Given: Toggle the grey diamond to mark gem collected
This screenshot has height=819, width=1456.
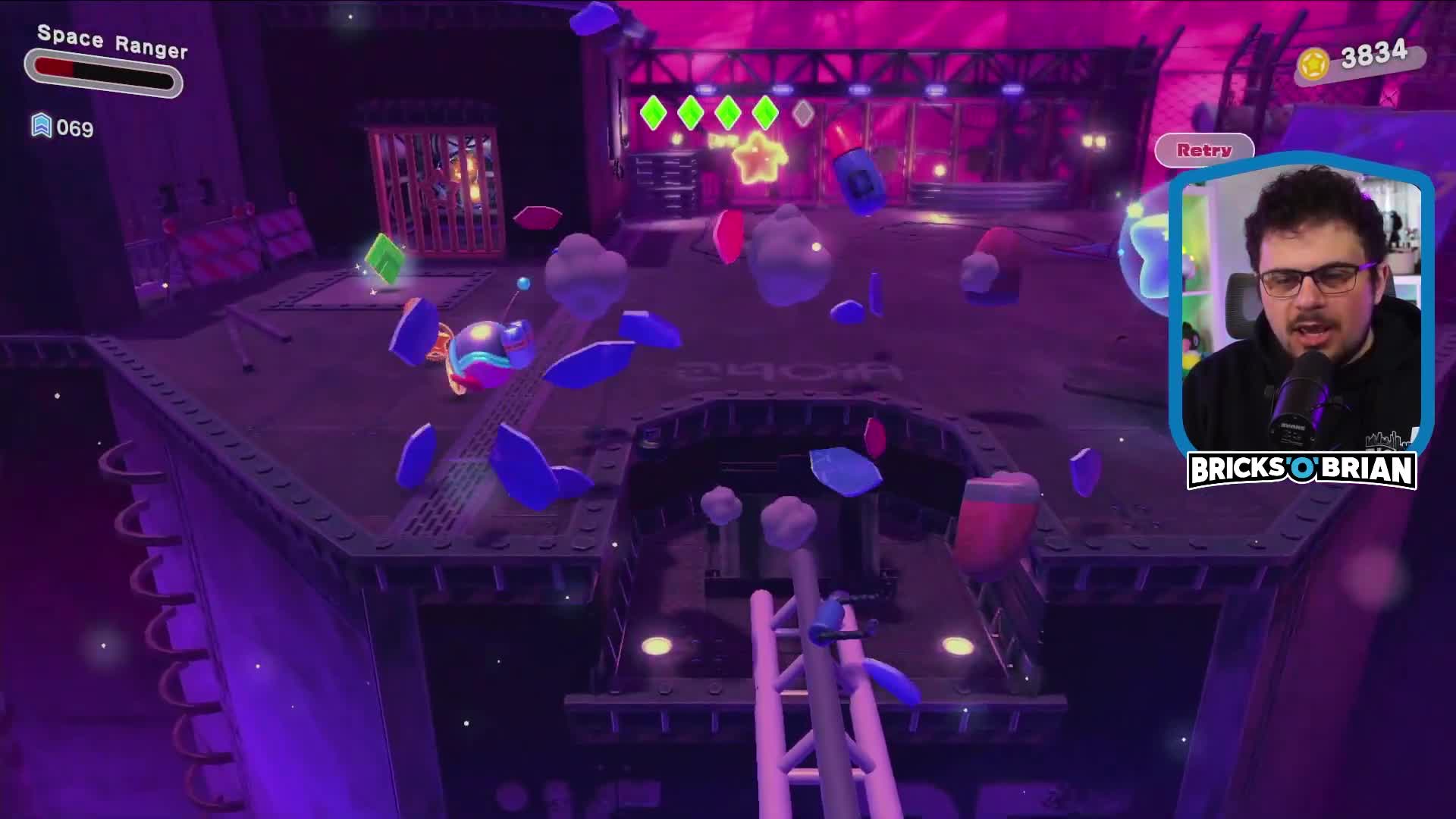Looking at the screenshot, I should [x=802, y=112].
